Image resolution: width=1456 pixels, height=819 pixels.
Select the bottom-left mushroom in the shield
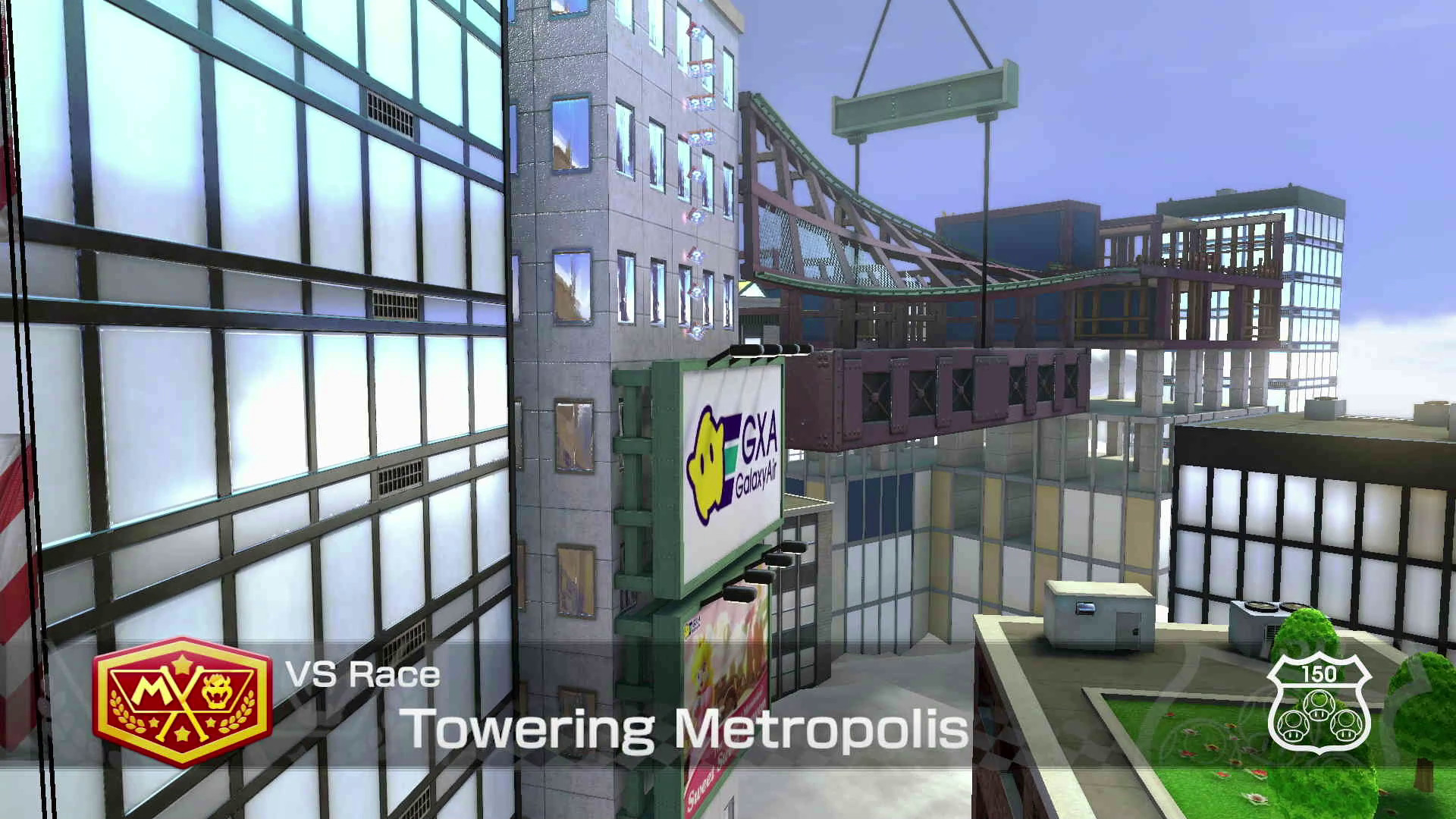[x=1293, y=726]
